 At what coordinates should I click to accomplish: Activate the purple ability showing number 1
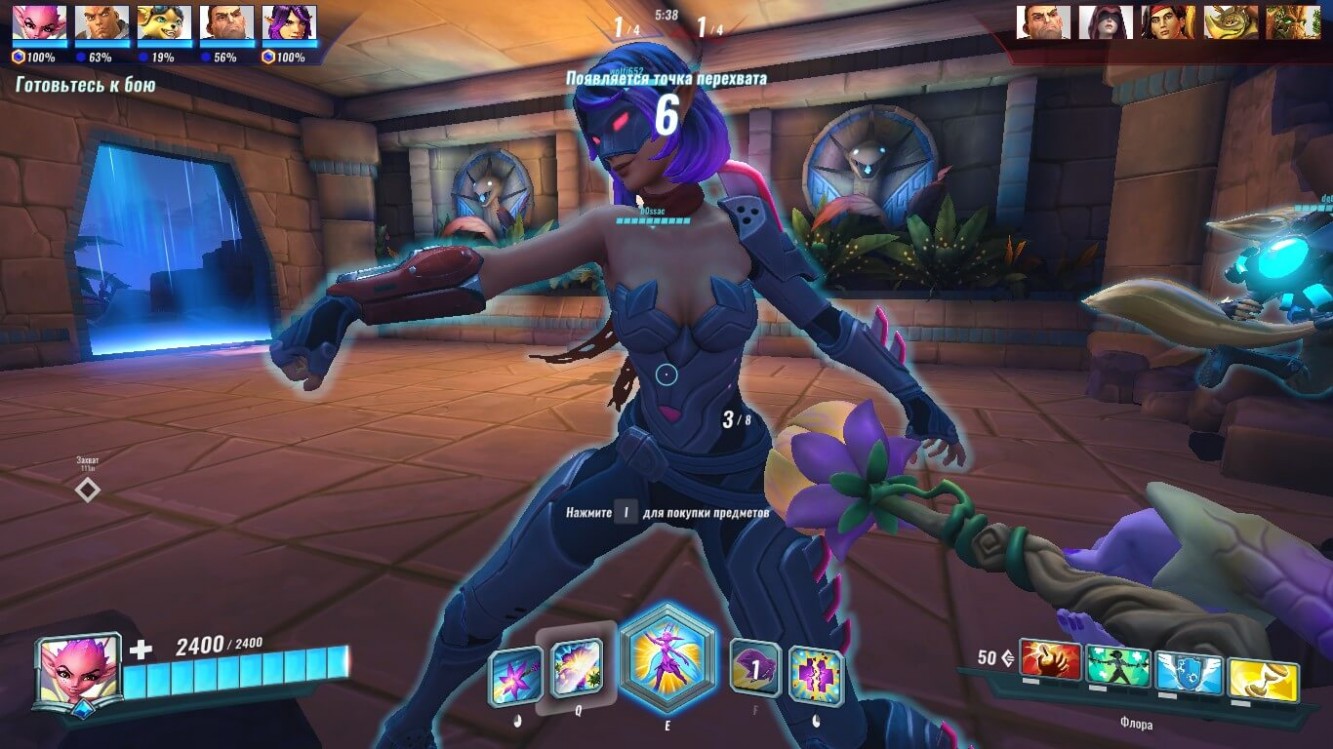point(755,668)
